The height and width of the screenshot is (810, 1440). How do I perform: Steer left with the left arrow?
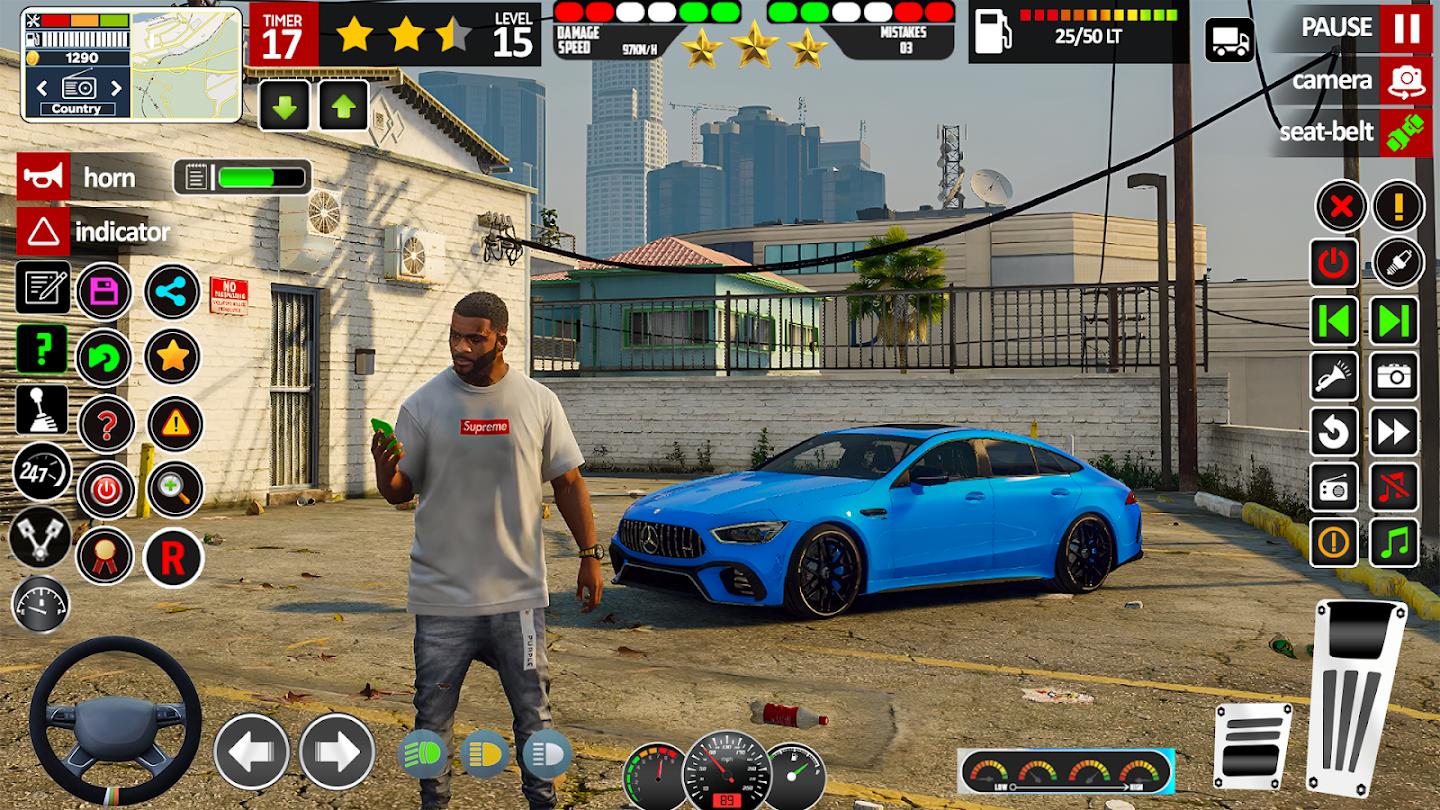(x=252, y=752)
